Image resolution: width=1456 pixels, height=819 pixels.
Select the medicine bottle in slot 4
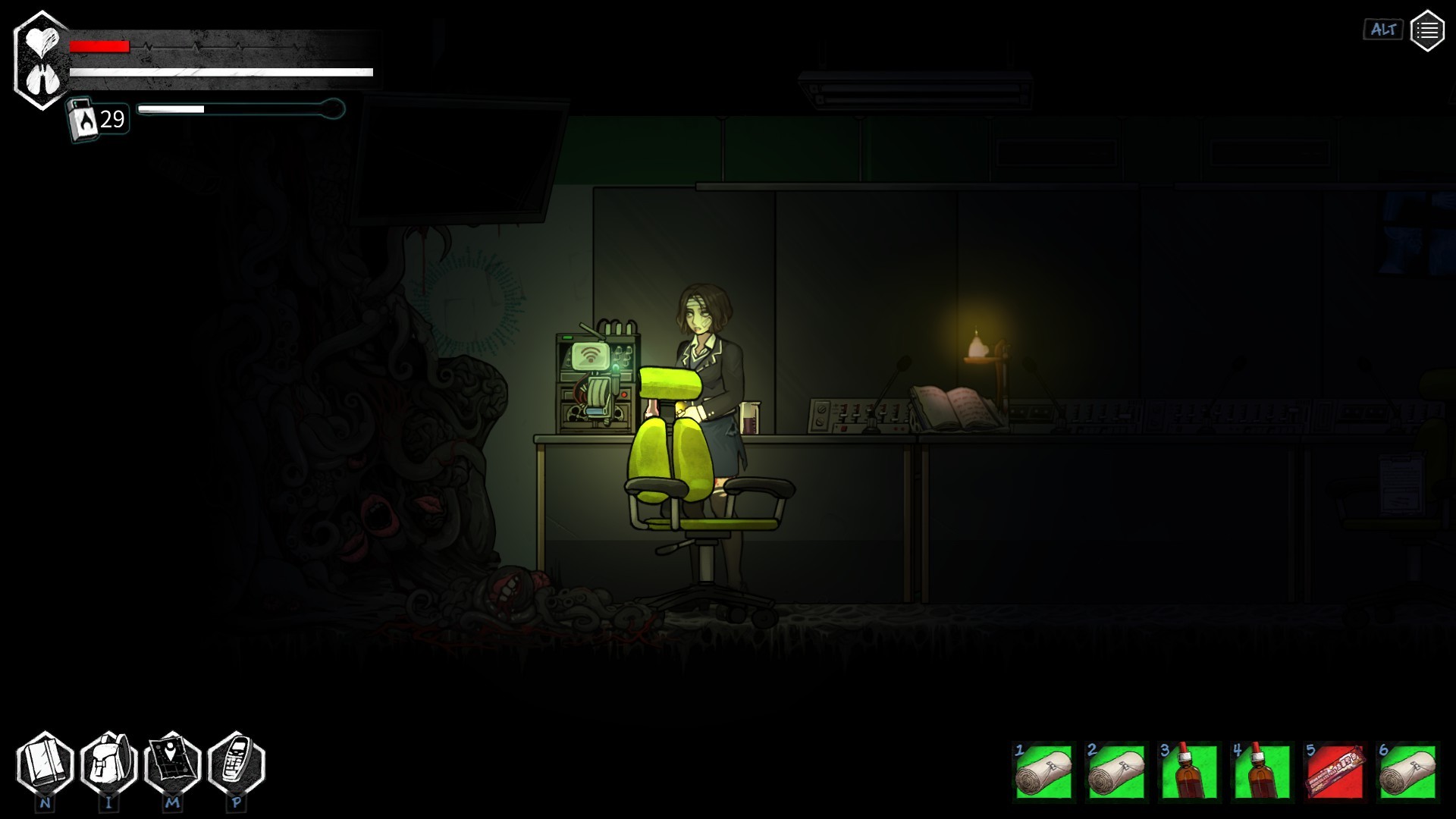pyautogui.click(x=1262, y=772)
